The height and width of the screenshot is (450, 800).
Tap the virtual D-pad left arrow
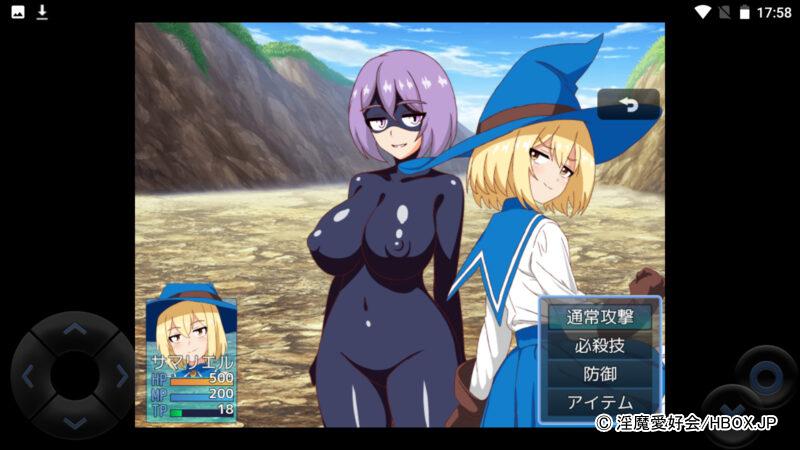28,376
